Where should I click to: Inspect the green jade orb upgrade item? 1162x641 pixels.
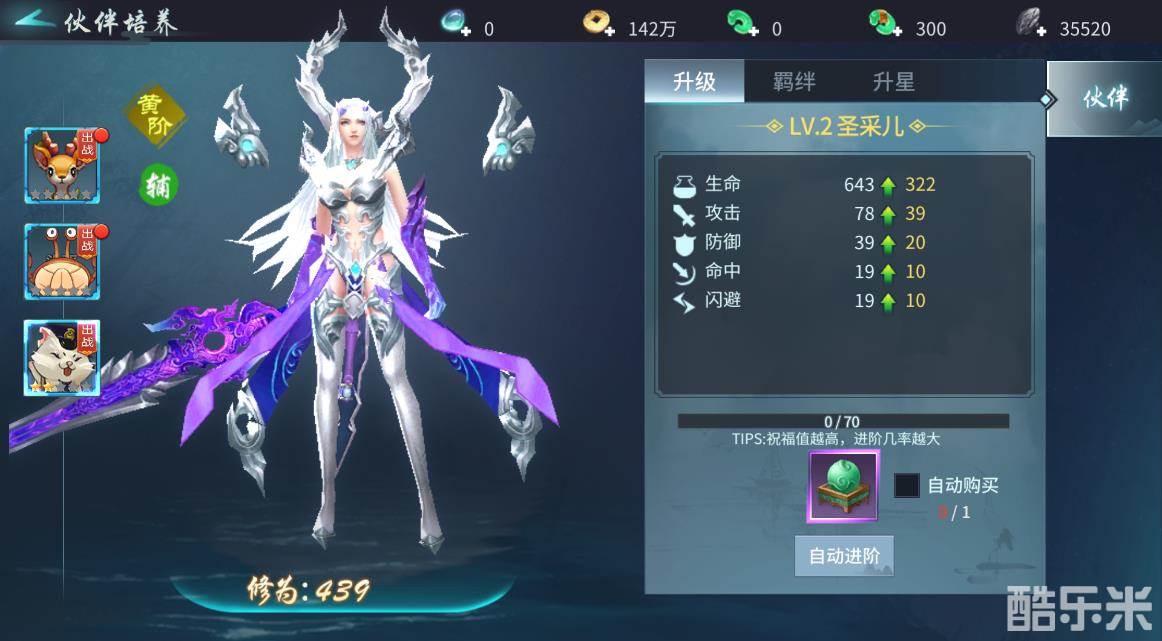(x=843, y=486)
